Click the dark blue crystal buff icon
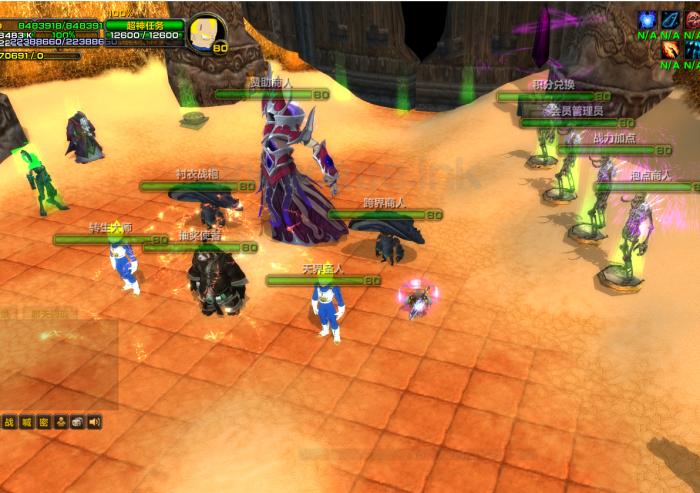This screenshot has height=493, width=700. coord(669,19)
